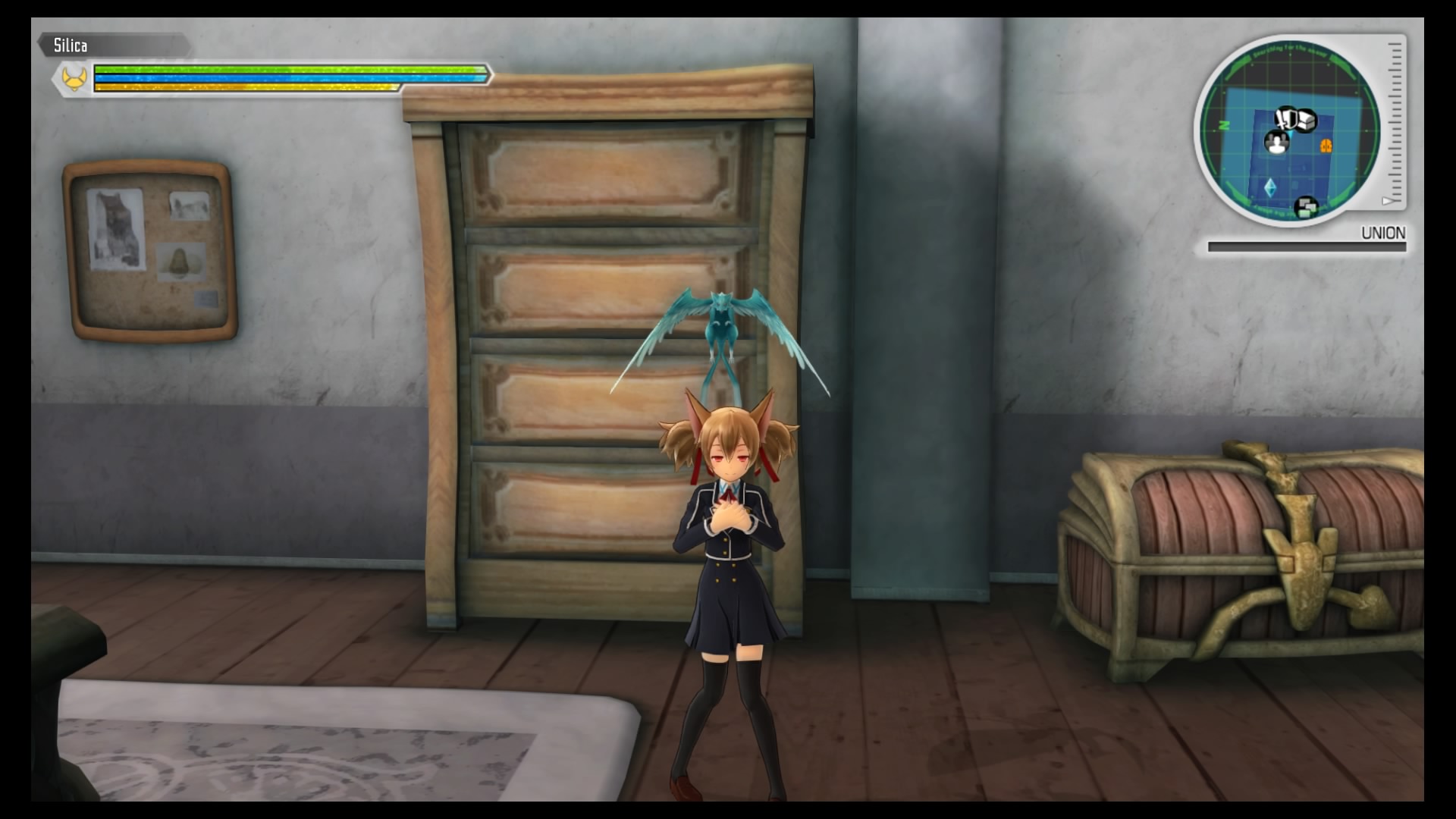Click Silica's yellow character emblem icon
Viewport: 1456px width, 819px height.
74,77
